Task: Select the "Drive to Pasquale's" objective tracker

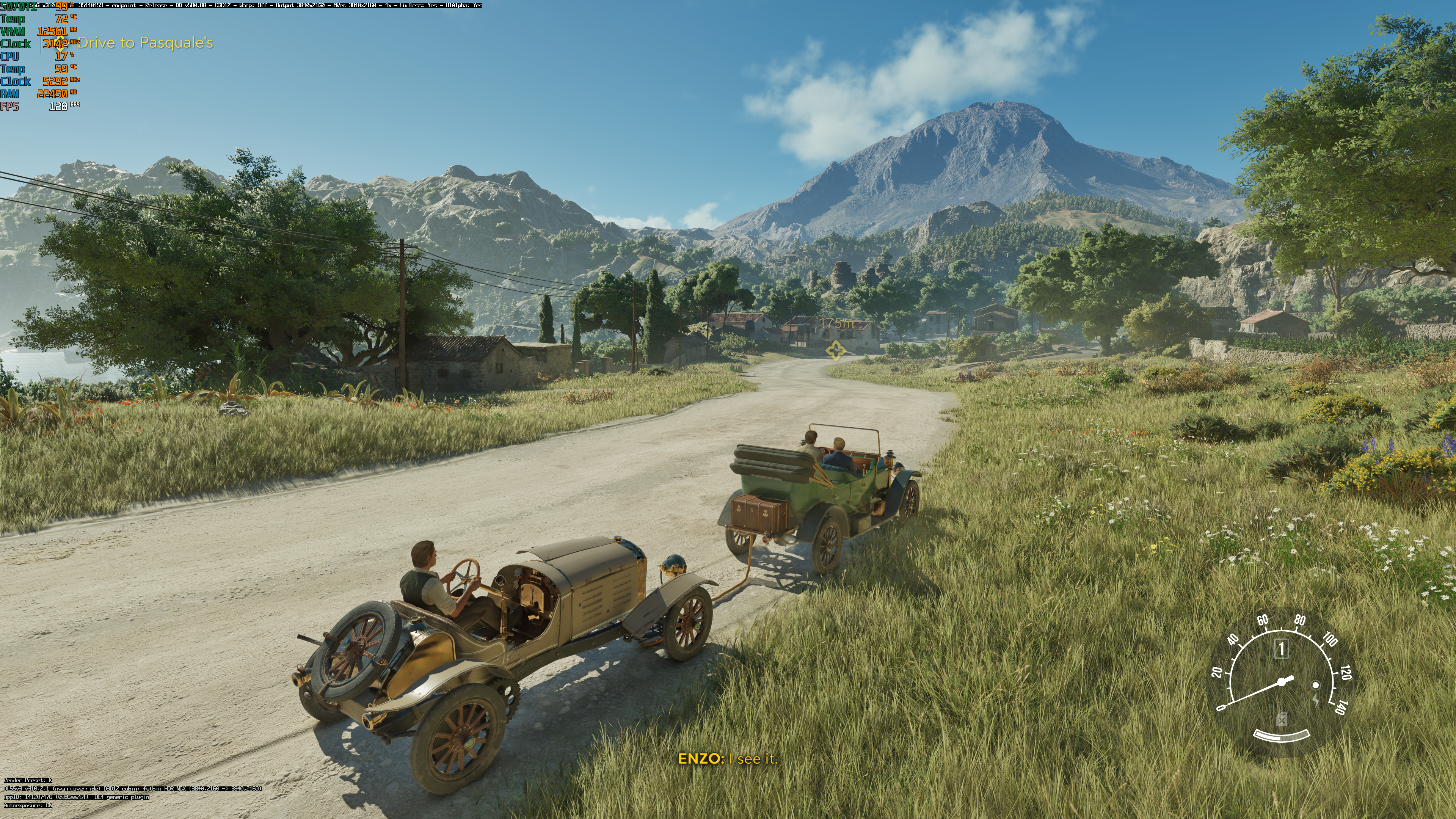Action: coord(145,43)
